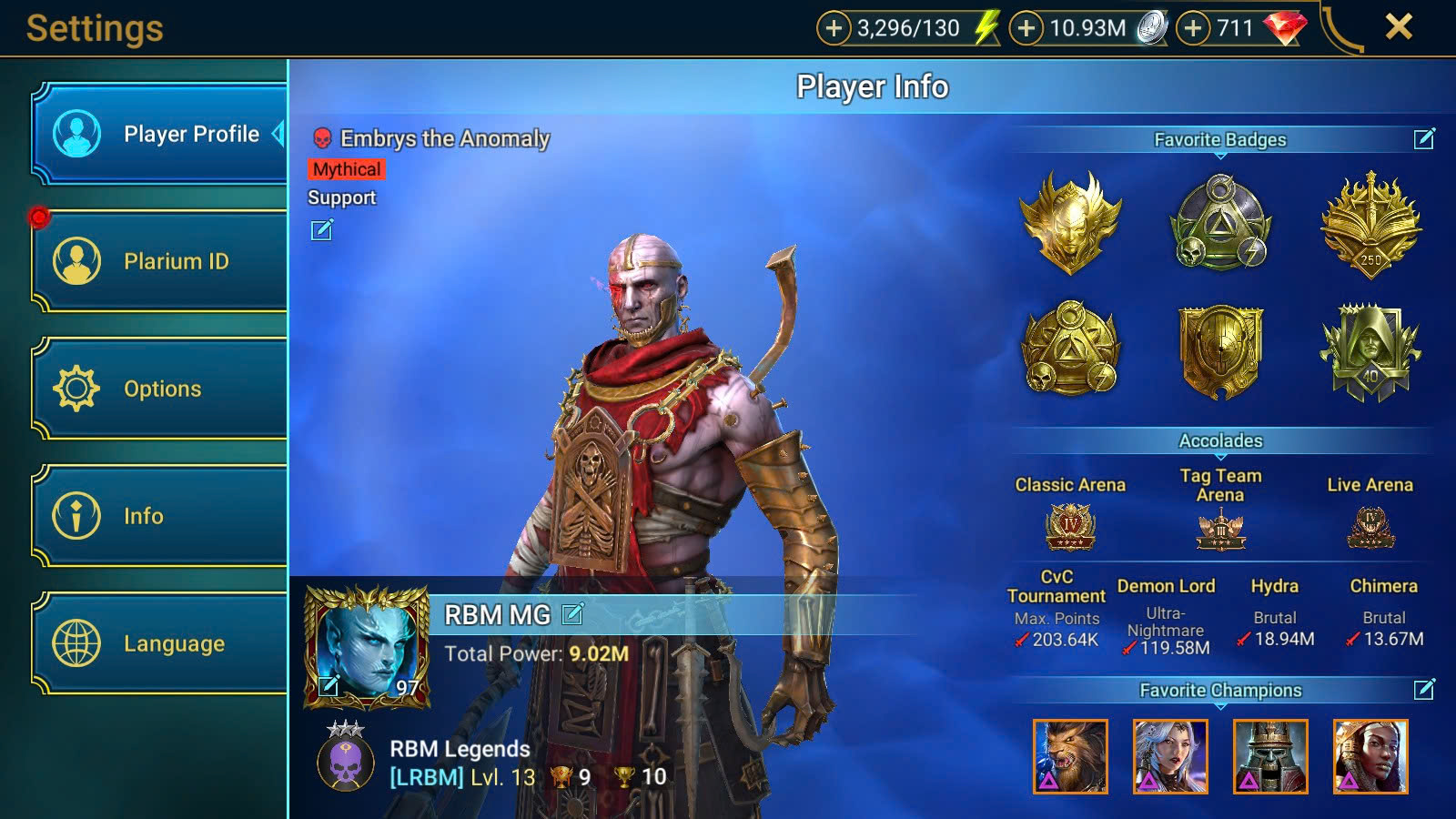Add silver with the plus button

point(1026,28)
